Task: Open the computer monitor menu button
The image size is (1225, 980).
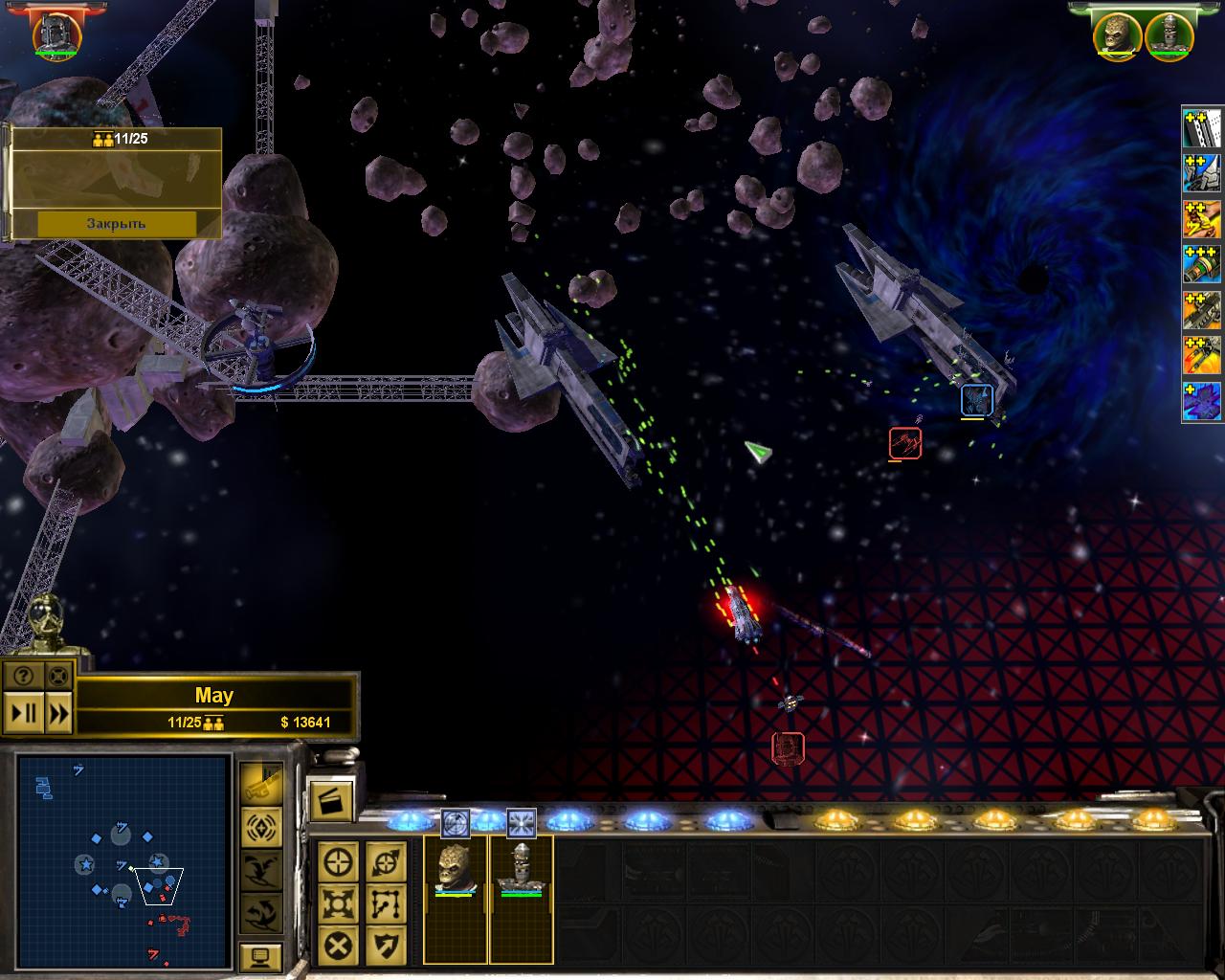Action: coord(261,956)
